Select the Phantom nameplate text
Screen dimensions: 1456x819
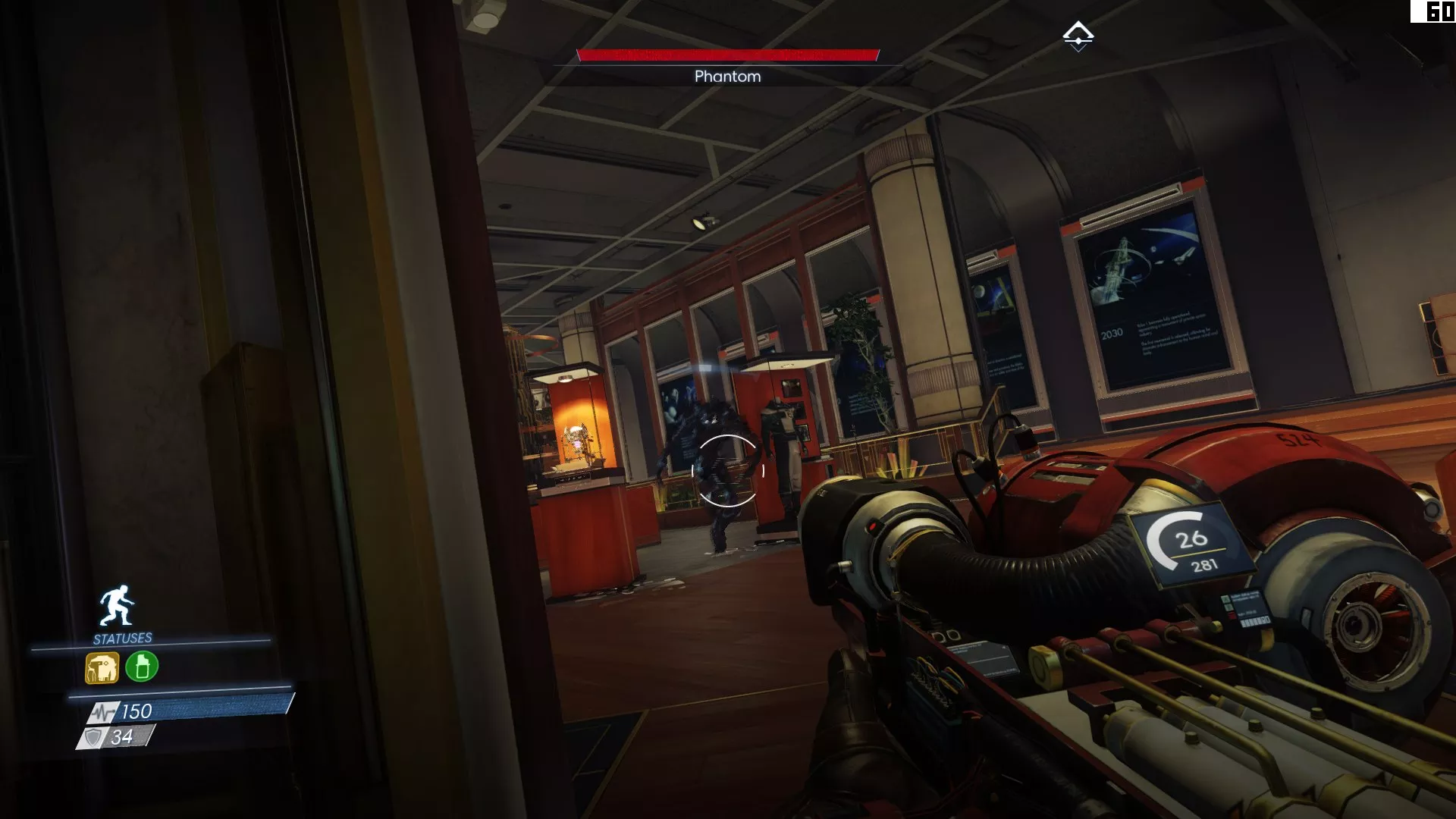727,76
